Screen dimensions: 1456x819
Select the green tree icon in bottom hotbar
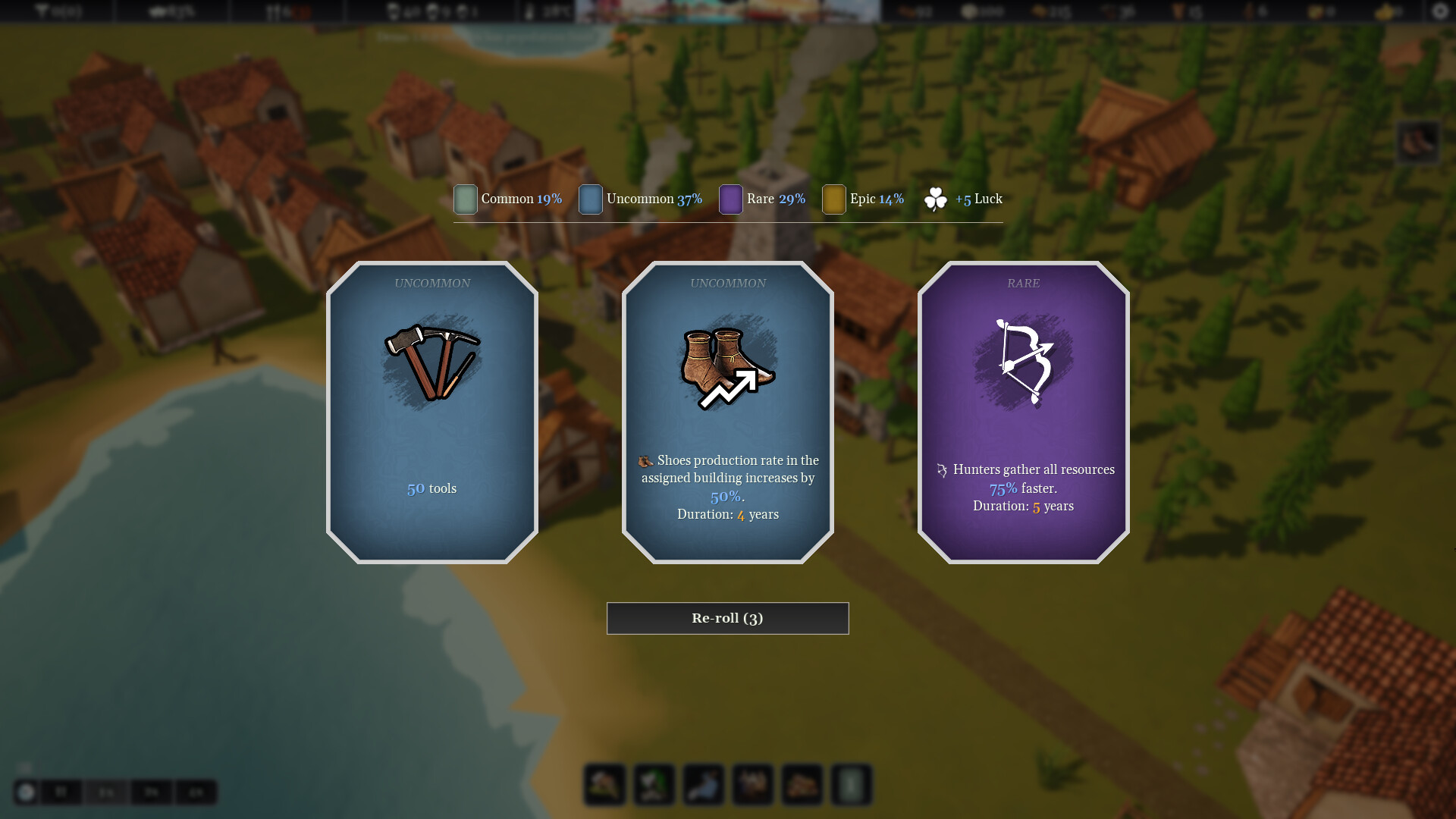pos(654,784)
